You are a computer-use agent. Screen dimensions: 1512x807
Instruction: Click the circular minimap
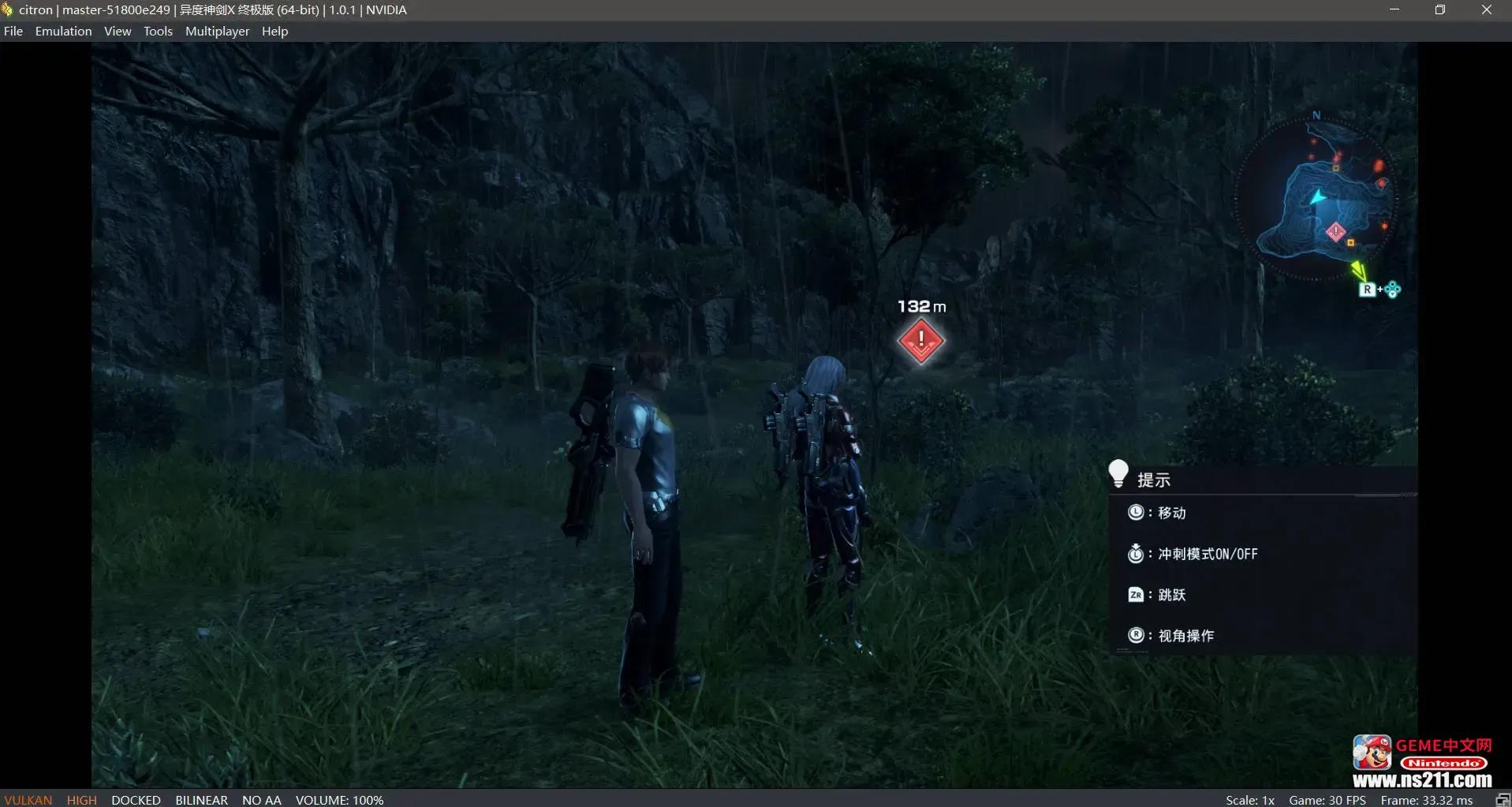coord(1316,197)
